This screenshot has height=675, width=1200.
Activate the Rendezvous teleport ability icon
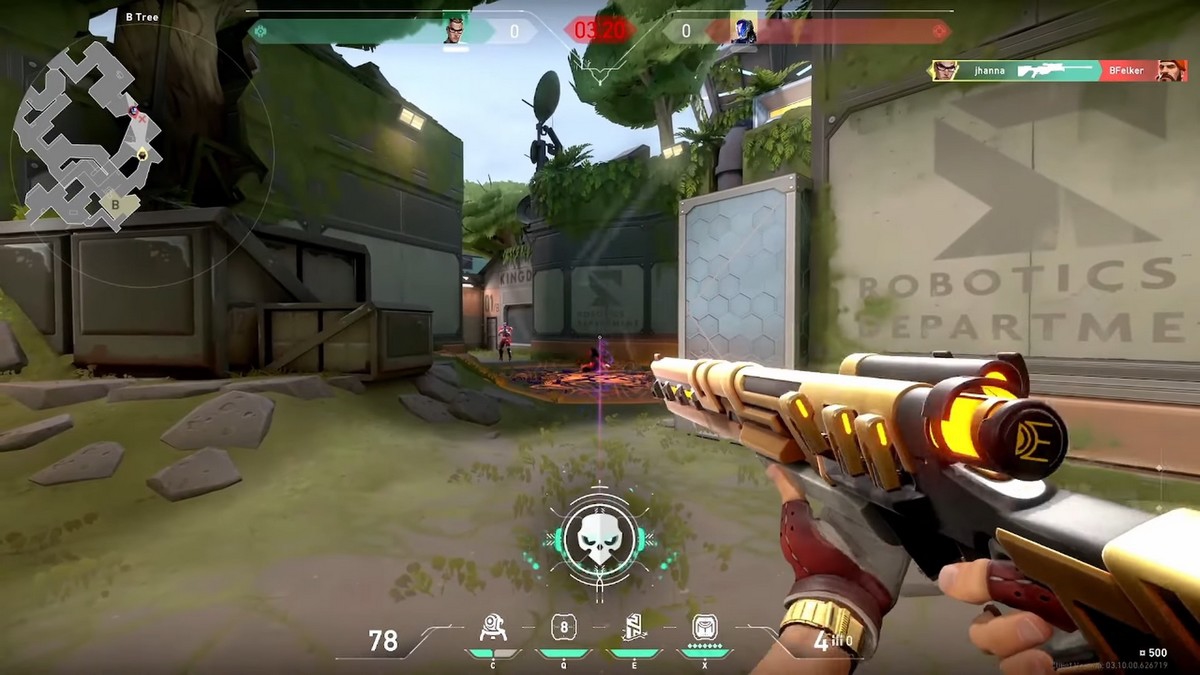click(x=635, y=627)
